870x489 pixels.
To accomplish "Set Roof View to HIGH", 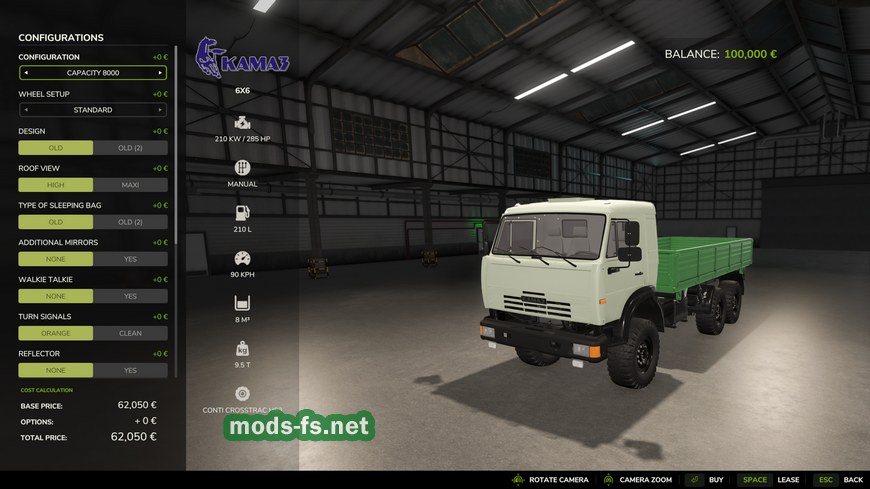I will [56, 185].
